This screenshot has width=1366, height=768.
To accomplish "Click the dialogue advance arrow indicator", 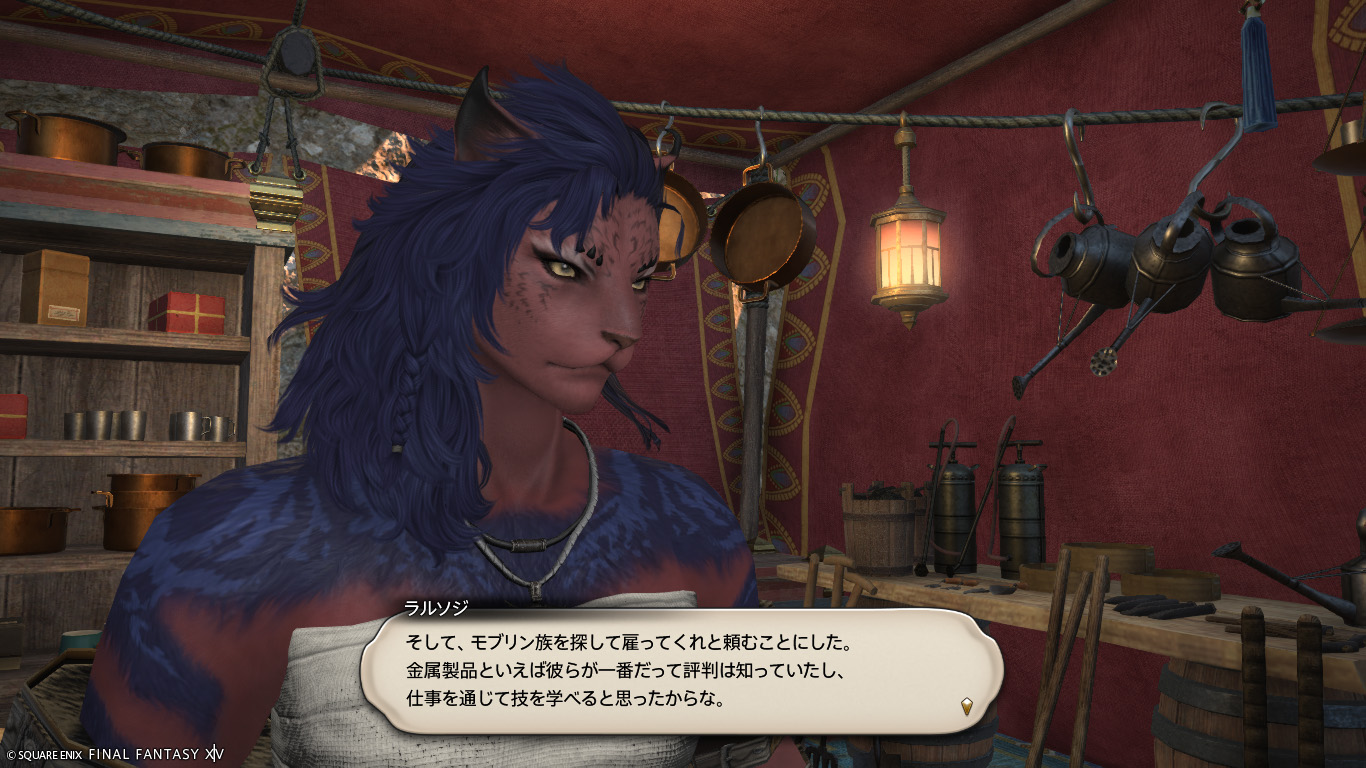I will pos(967,707).
